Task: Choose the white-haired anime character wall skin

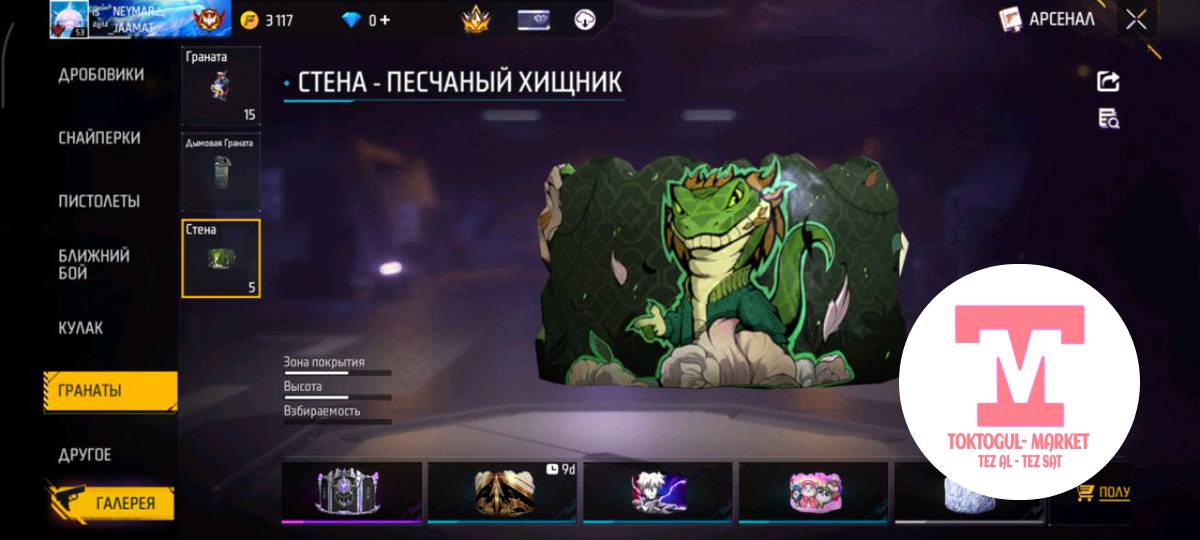Action: (x=658, y=492)
